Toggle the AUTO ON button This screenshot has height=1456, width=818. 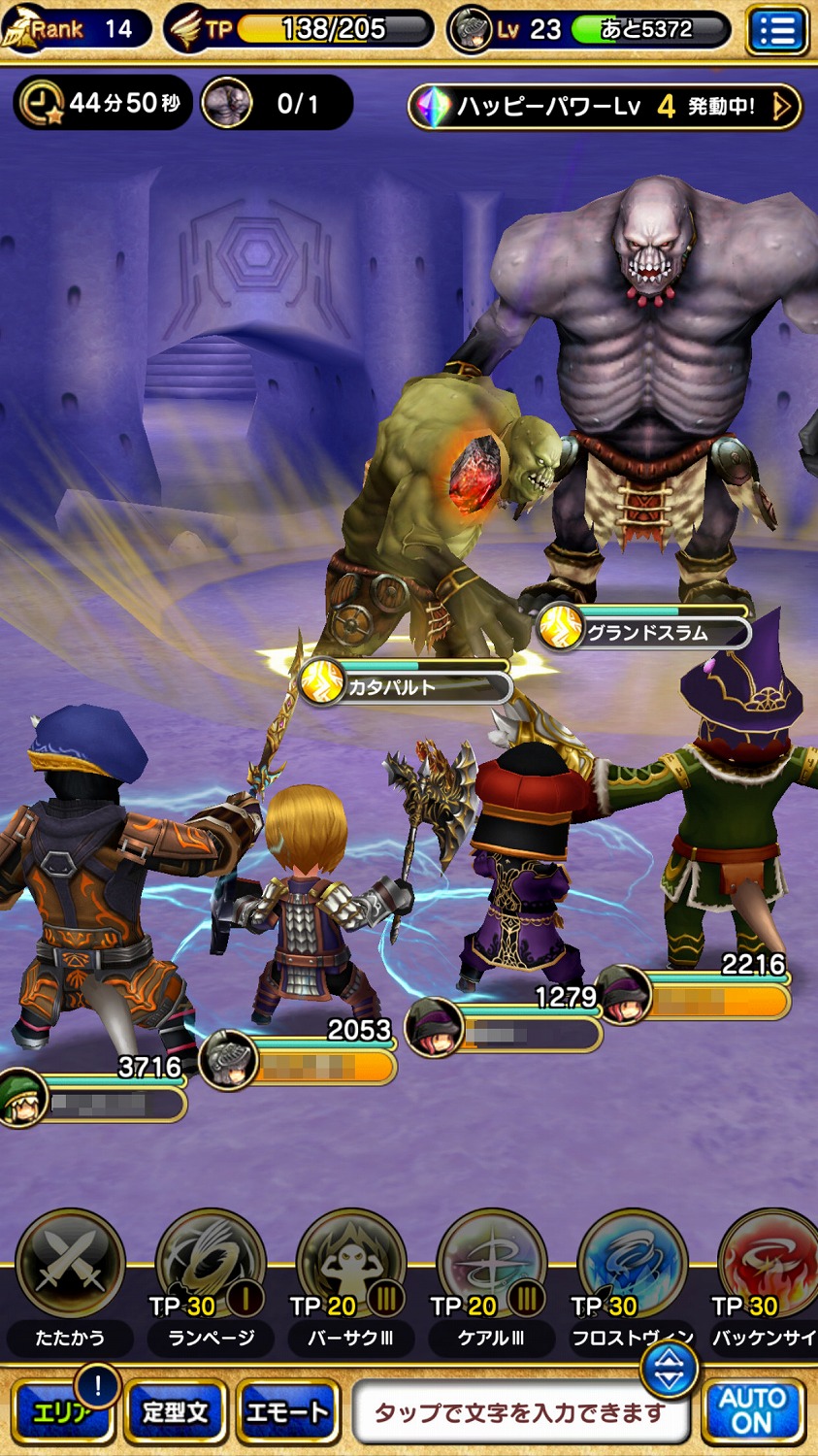753,1411
